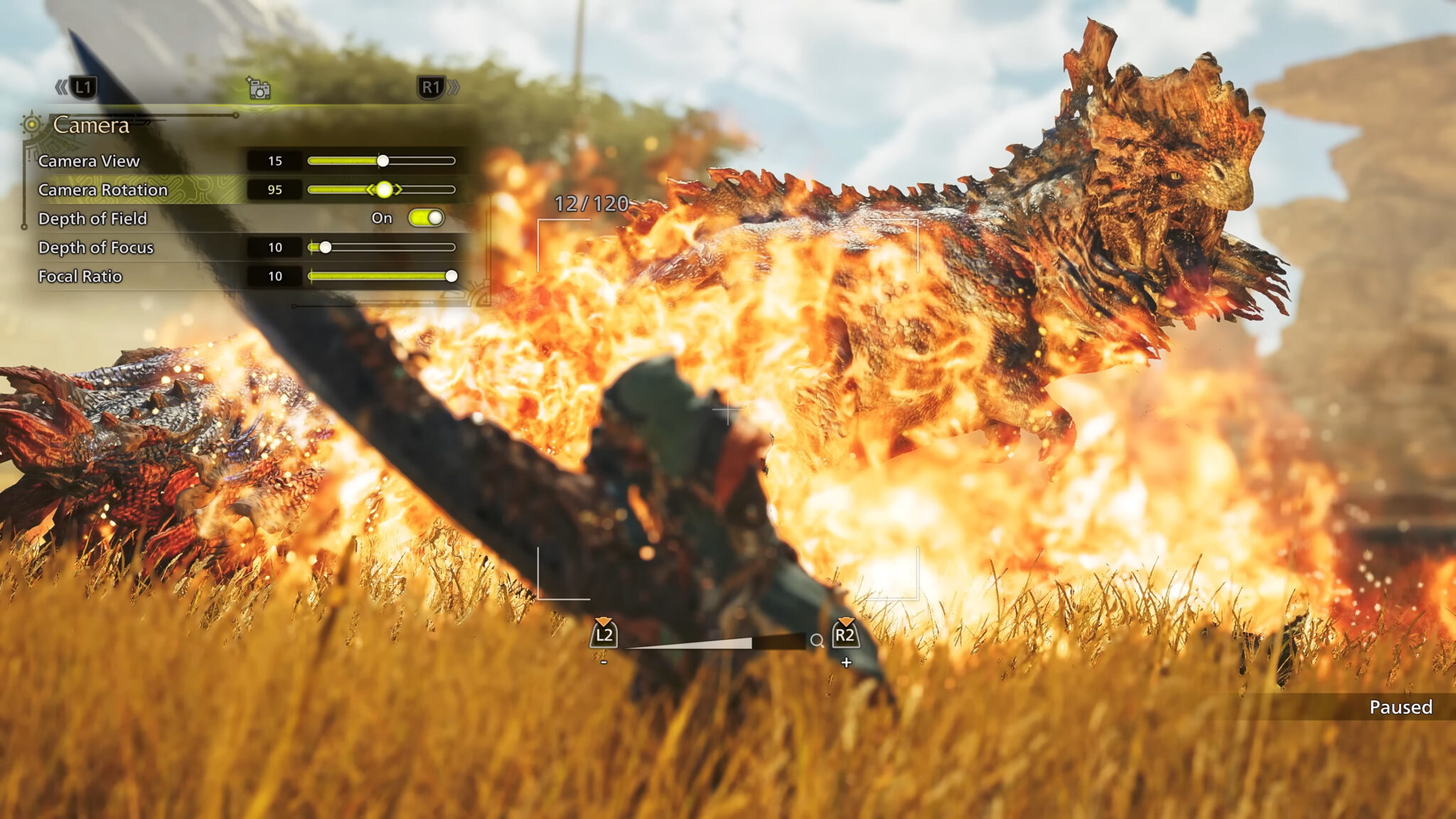The image size is (1456, 819).
Task: Click the ornate emblem beside Camera heading
Action: pyautogui.click(x=31, y=123)
